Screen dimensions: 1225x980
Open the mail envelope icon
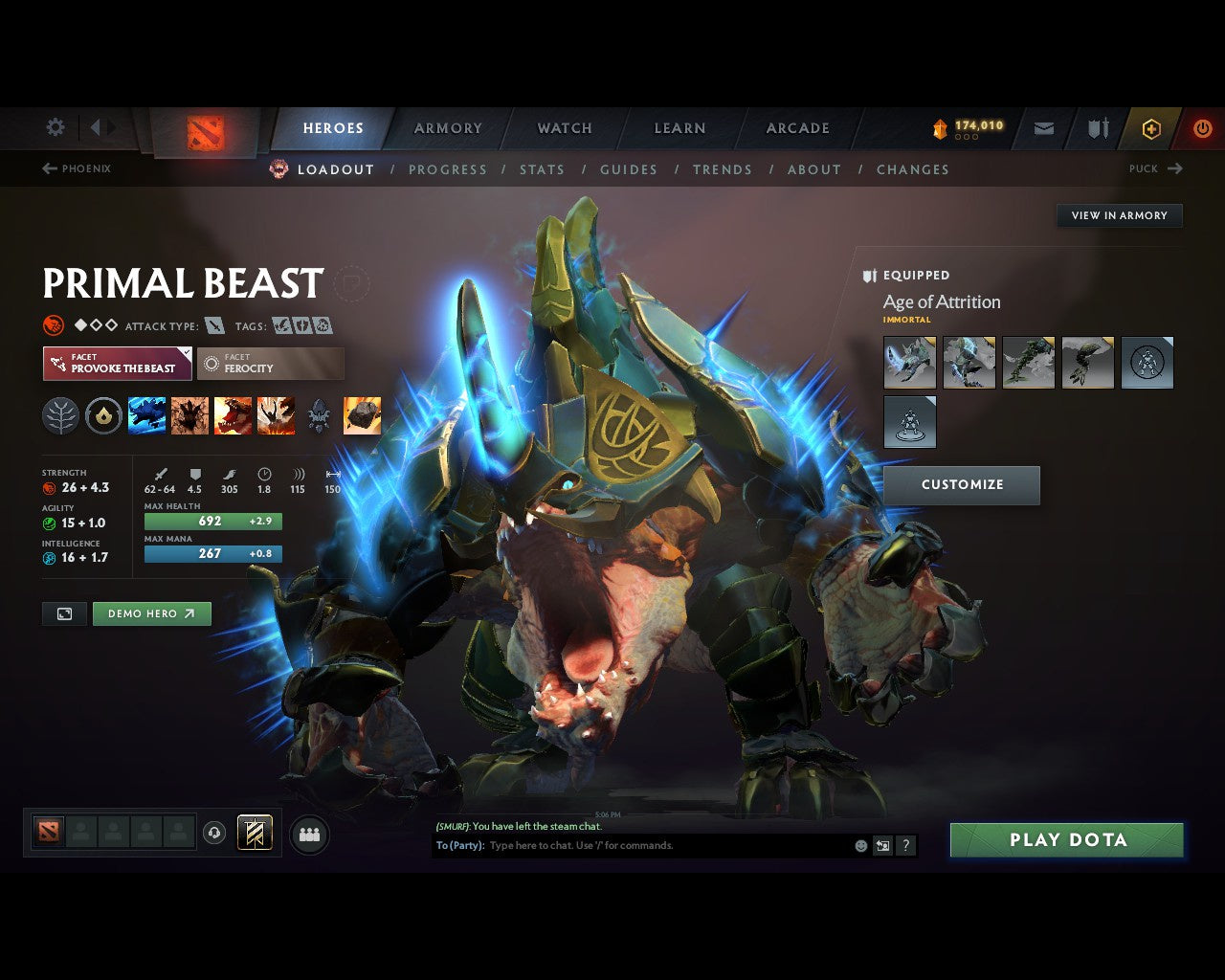pyautogui.click(x=1044, y=128)
